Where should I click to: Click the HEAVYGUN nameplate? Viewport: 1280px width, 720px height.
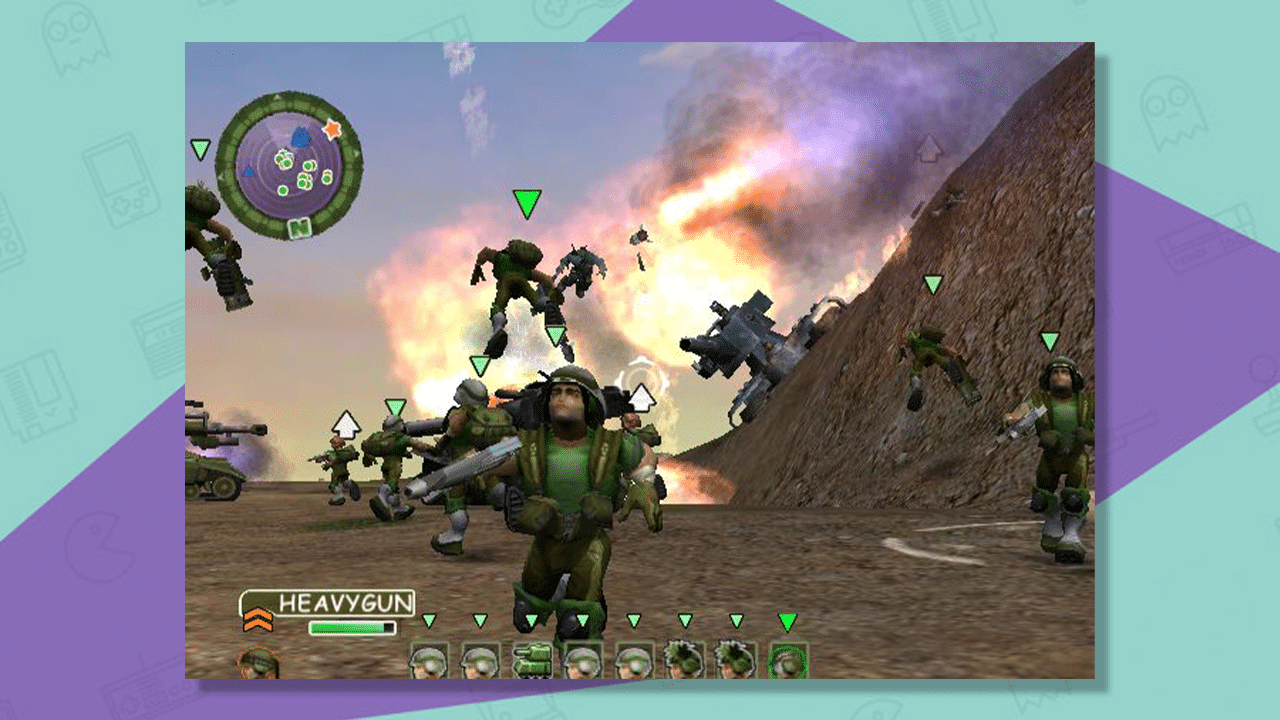pyautogui.click(x=345, y=601)
